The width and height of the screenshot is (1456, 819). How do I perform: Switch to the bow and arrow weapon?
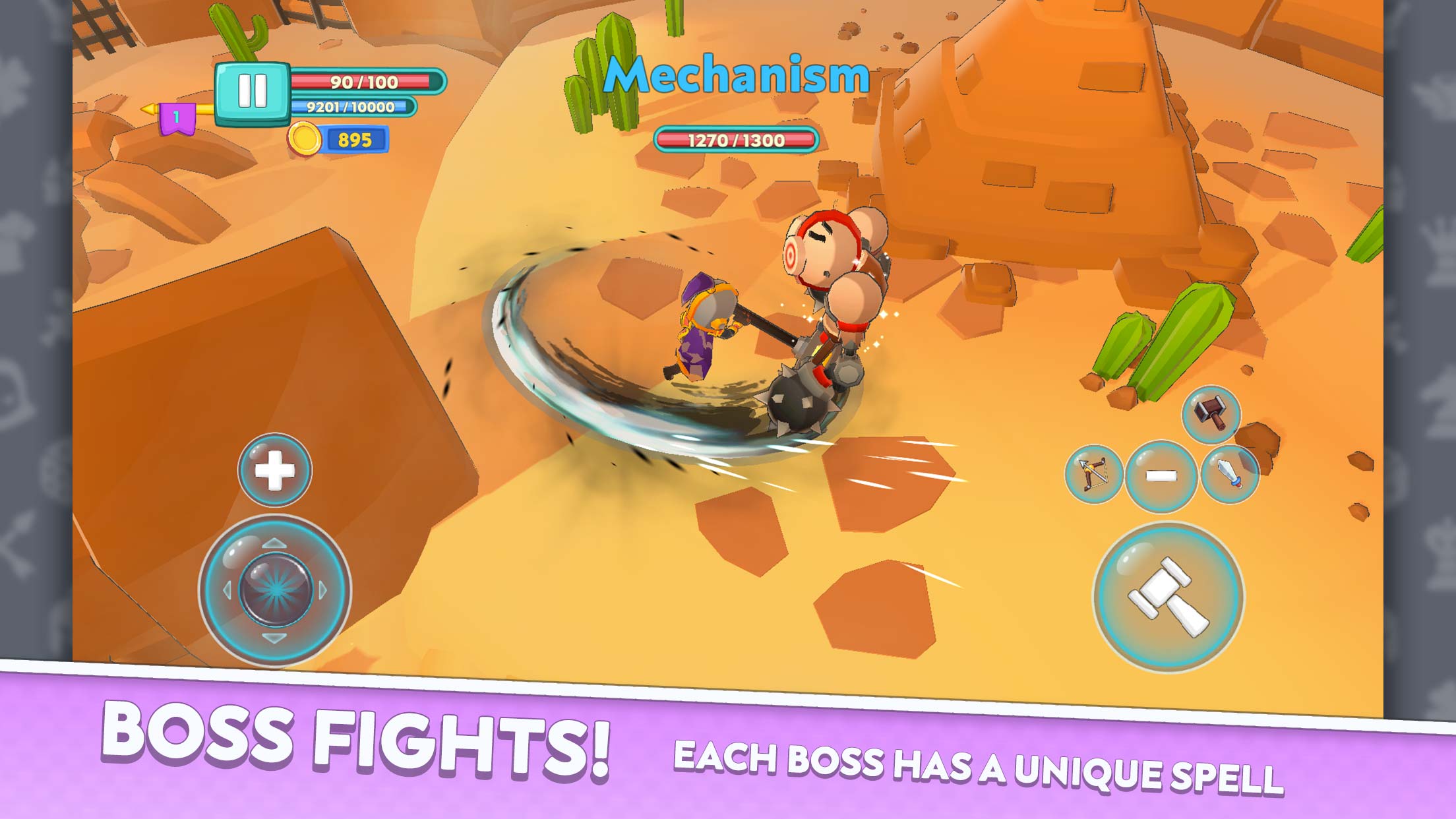[x=1093, y=473]
